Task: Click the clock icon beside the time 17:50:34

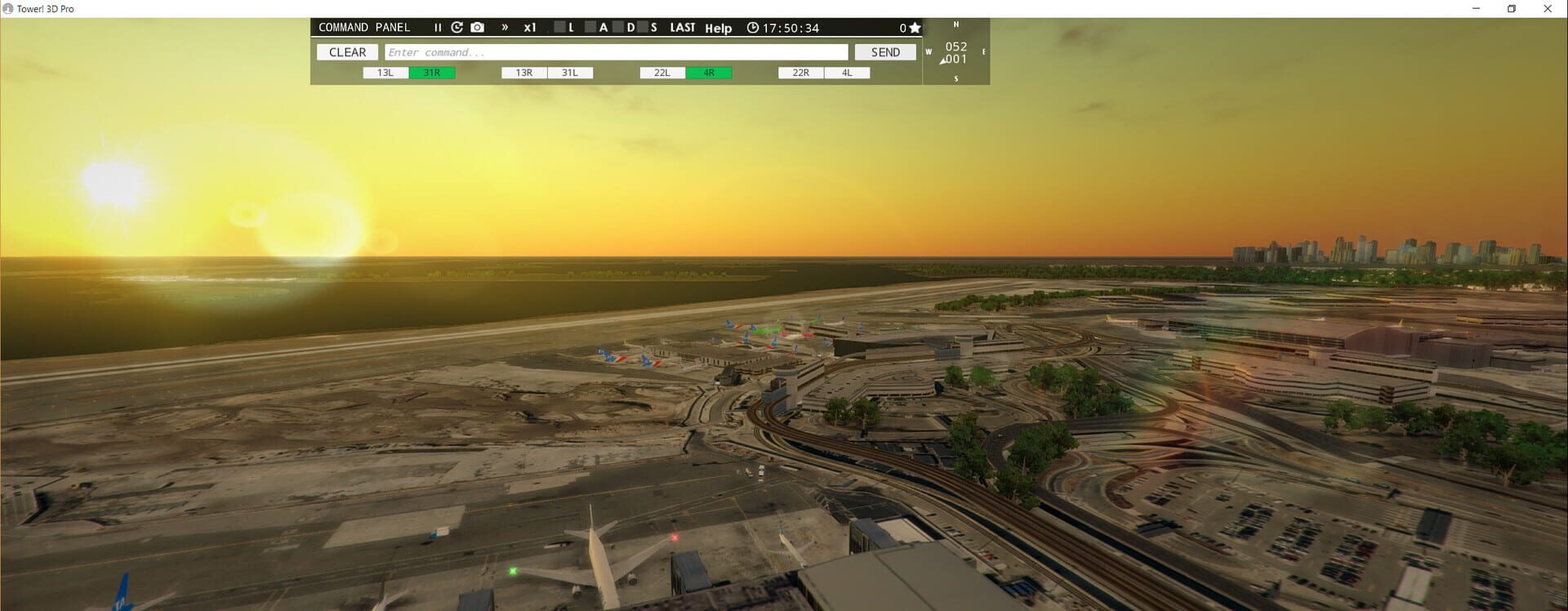Action: pyautogui.click(x=752, y=27)
